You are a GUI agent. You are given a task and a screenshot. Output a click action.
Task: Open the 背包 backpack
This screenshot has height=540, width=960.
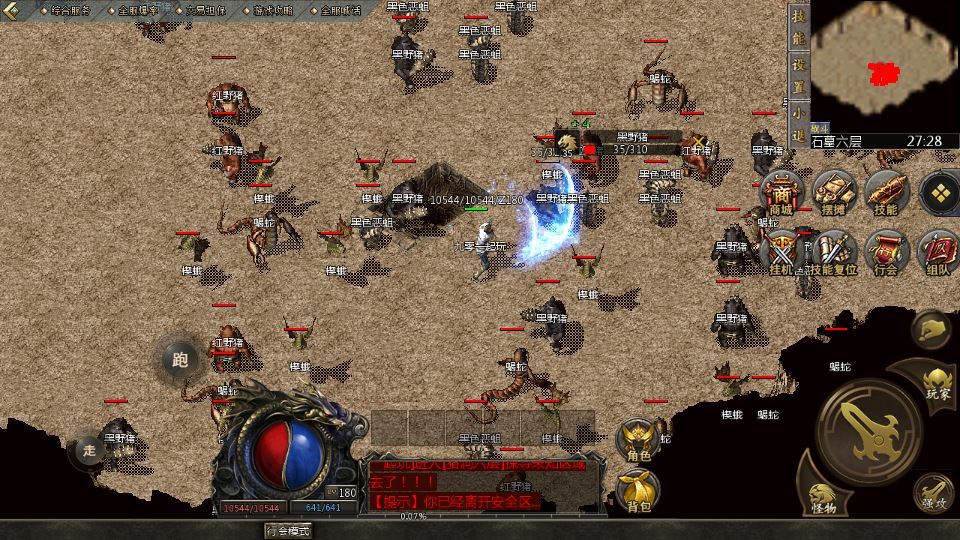pos(638,490)
